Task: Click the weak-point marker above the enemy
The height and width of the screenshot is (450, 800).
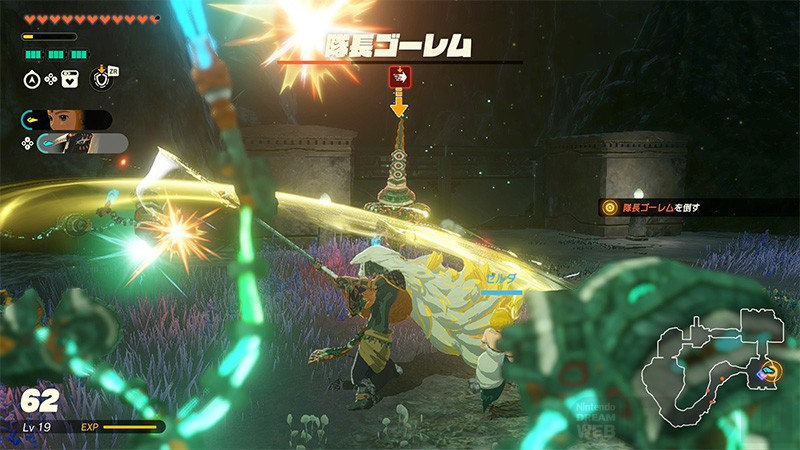Action: [399, 76]
